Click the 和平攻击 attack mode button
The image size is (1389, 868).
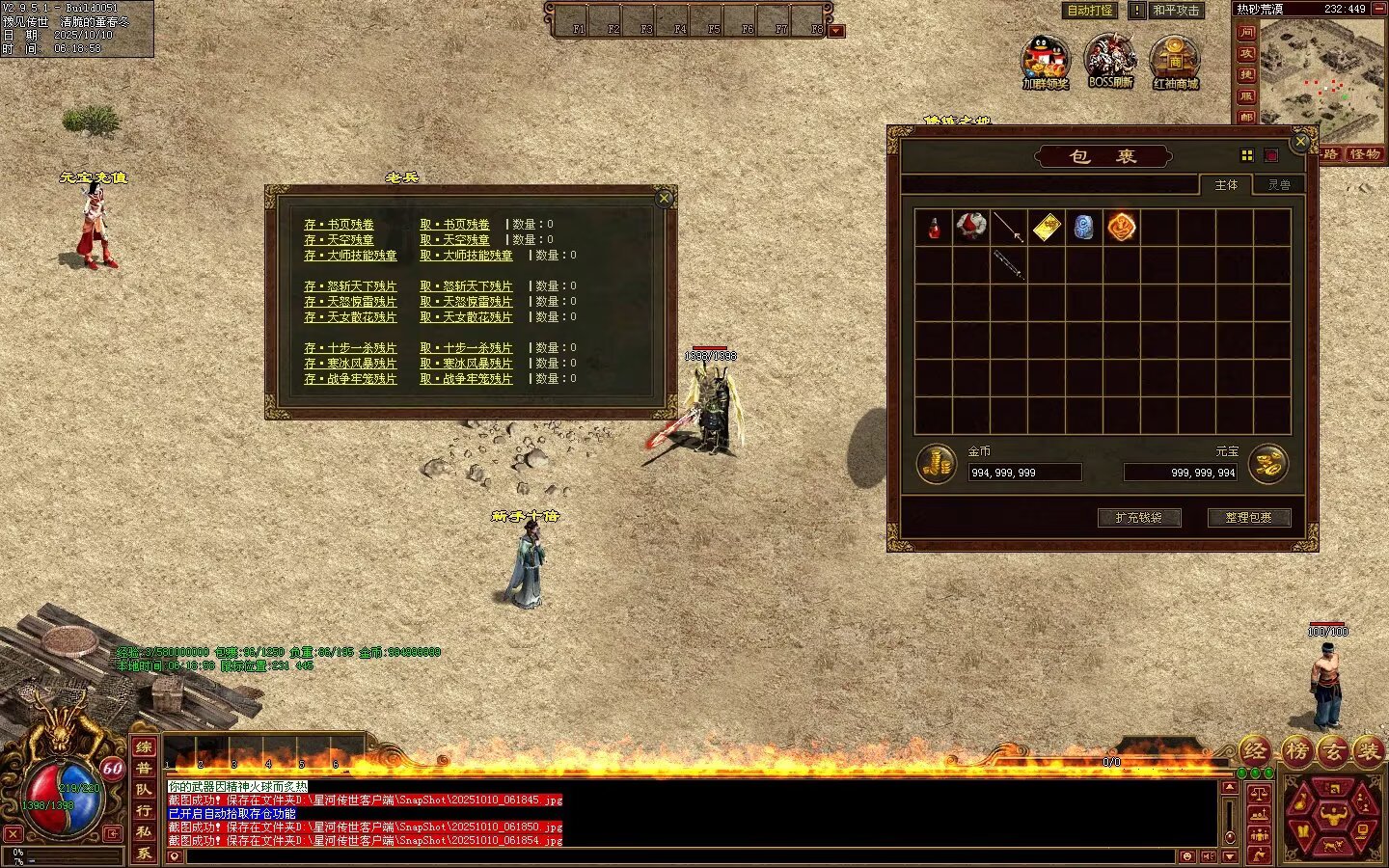click(1176, 11)
